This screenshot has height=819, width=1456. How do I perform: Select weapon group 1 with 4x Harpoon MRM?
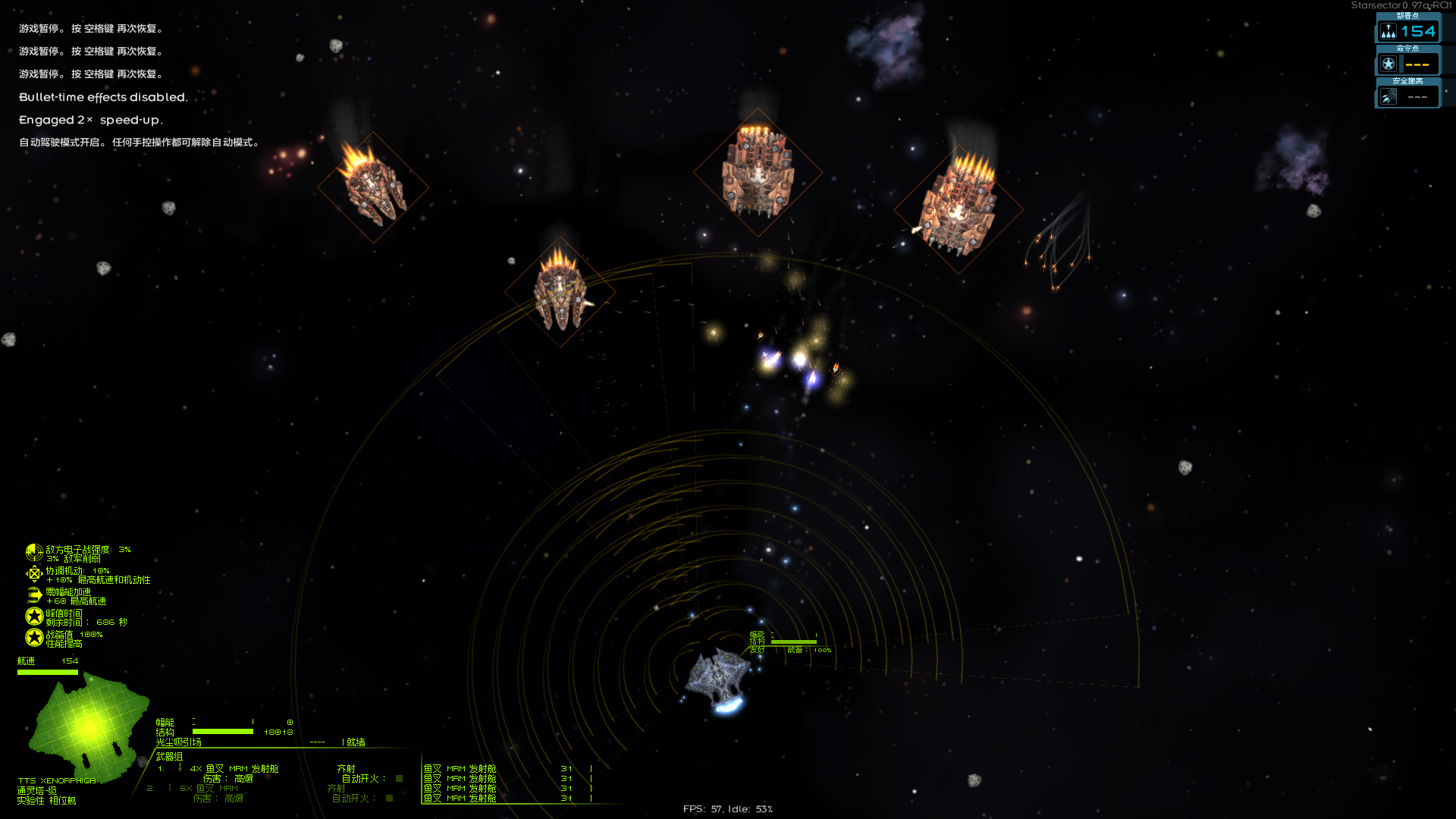[x=234, y=769]
